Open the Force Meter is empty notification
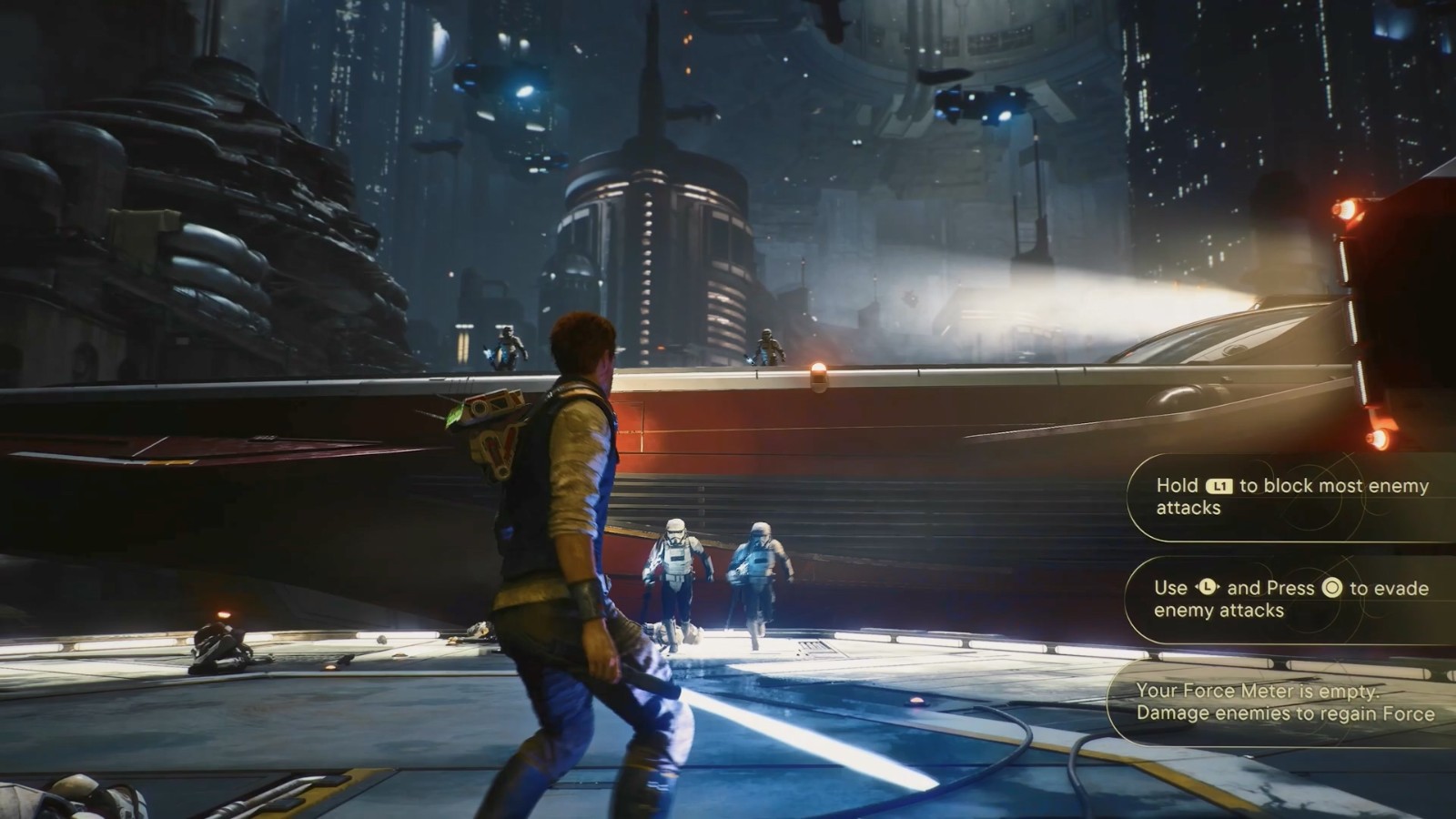 (1285, 703)
